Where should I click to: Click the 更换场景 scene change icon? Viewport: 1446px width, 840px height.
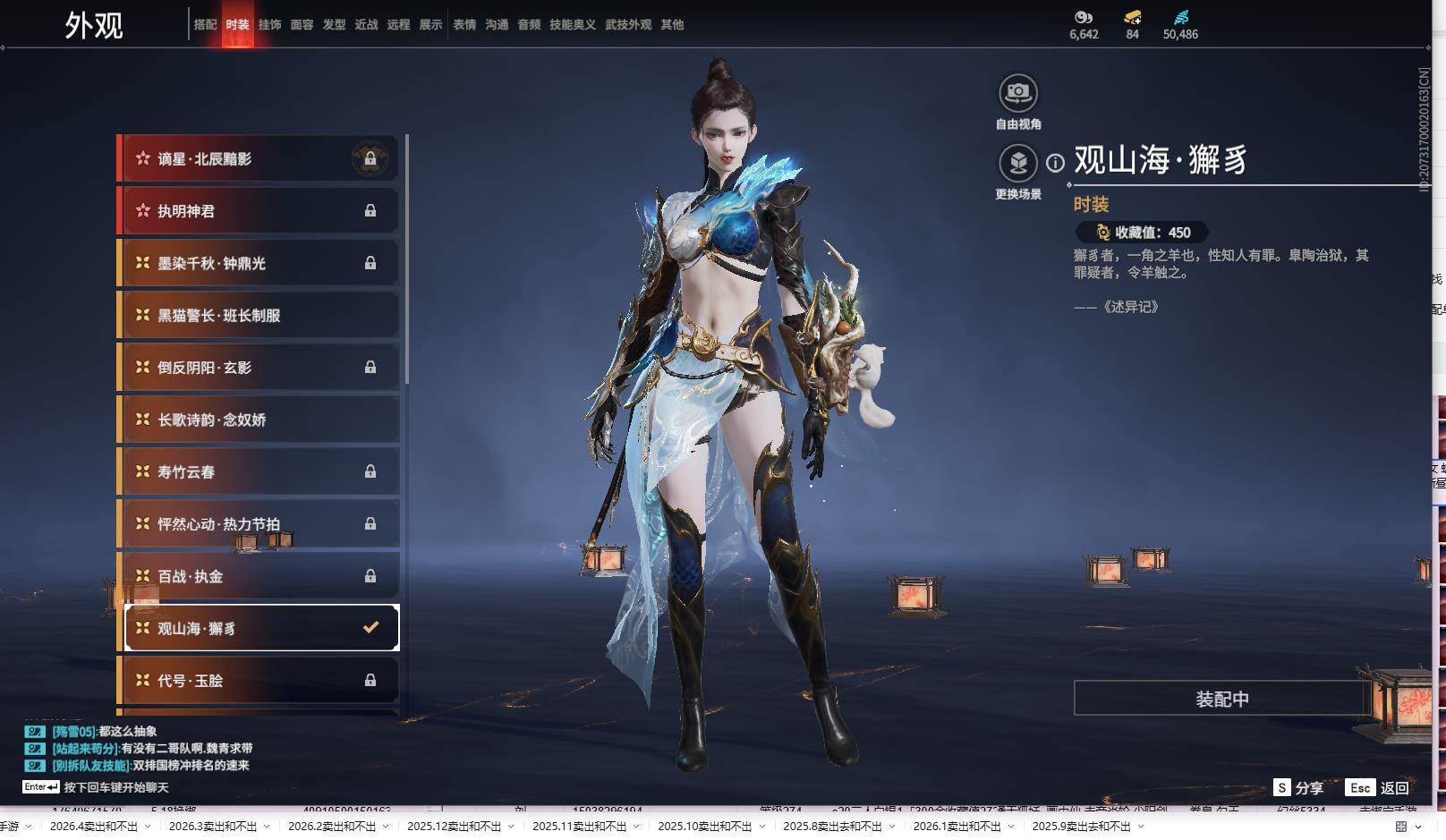(x=1018, y=163)
